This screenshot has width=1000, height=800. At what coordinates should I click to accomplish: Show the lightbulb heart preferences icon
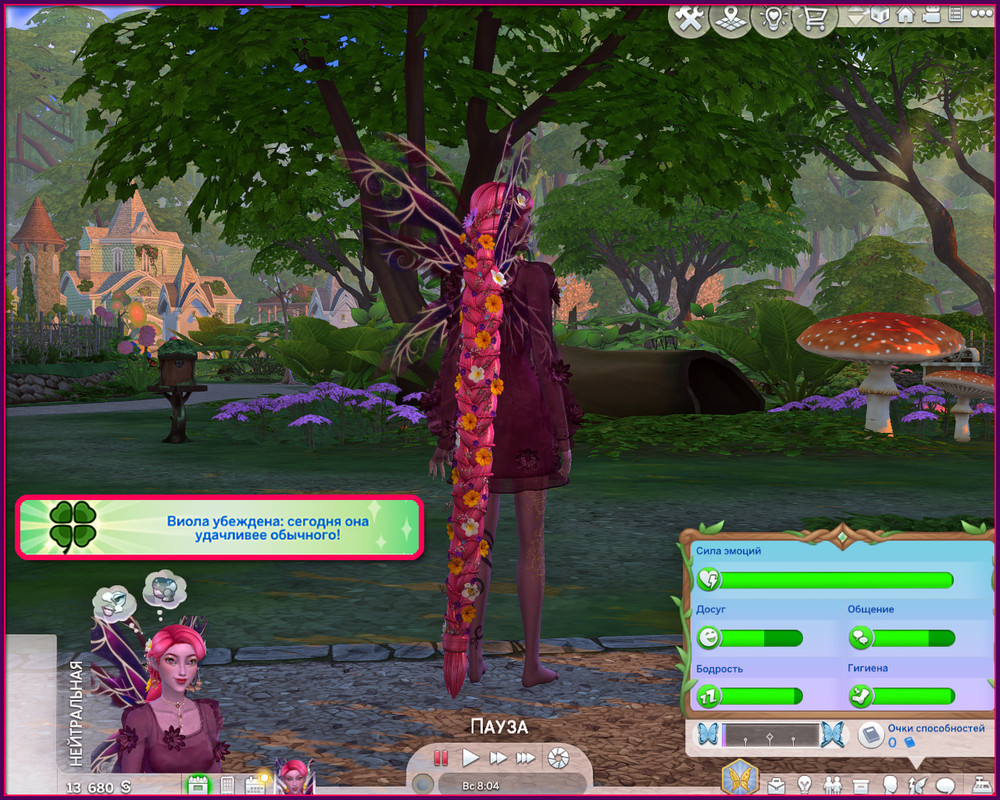[x=772, y=19]
